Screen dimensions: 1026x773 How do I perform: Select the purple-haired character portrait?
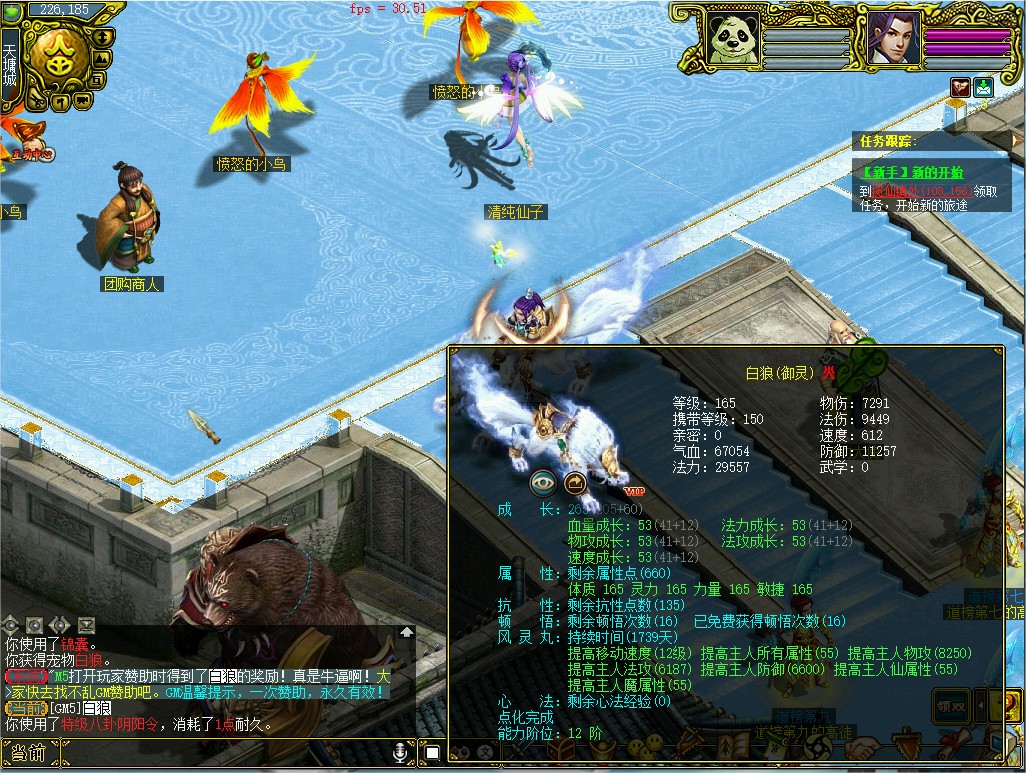click(892, 38)
